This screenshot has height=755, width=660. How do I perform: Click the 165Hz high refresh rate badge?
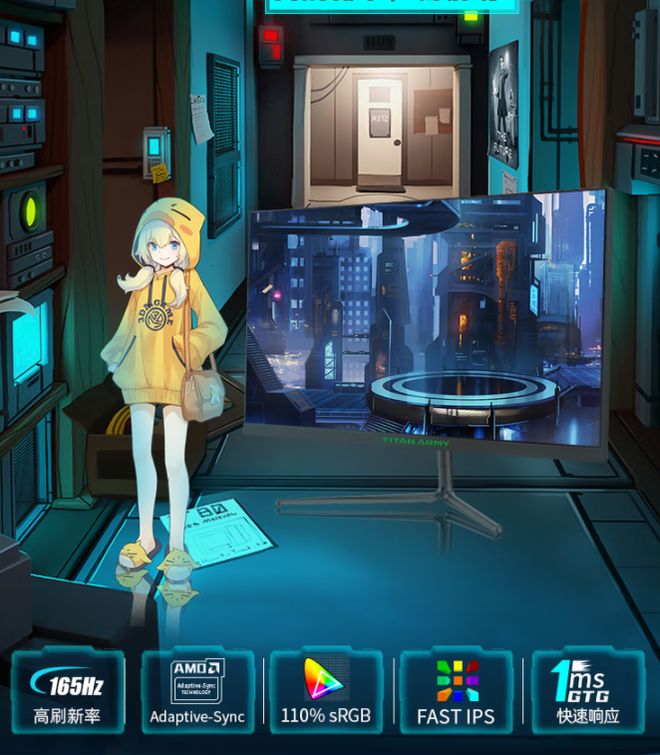point(68,692)
